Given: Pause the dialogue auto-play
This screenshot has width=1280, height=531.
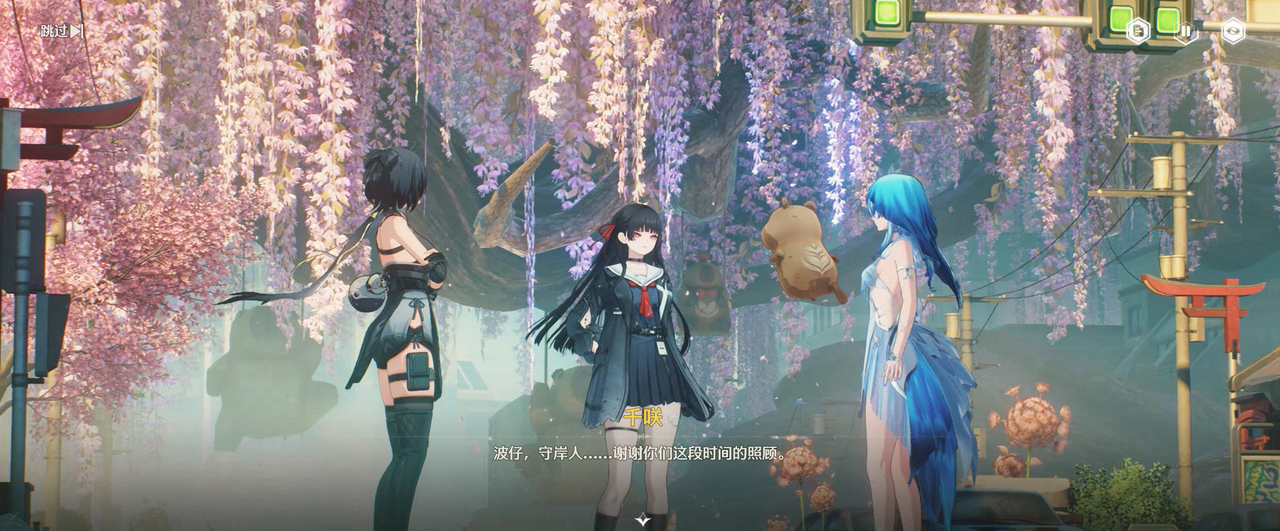Looking at the screenshot, I should [1186, 30].
